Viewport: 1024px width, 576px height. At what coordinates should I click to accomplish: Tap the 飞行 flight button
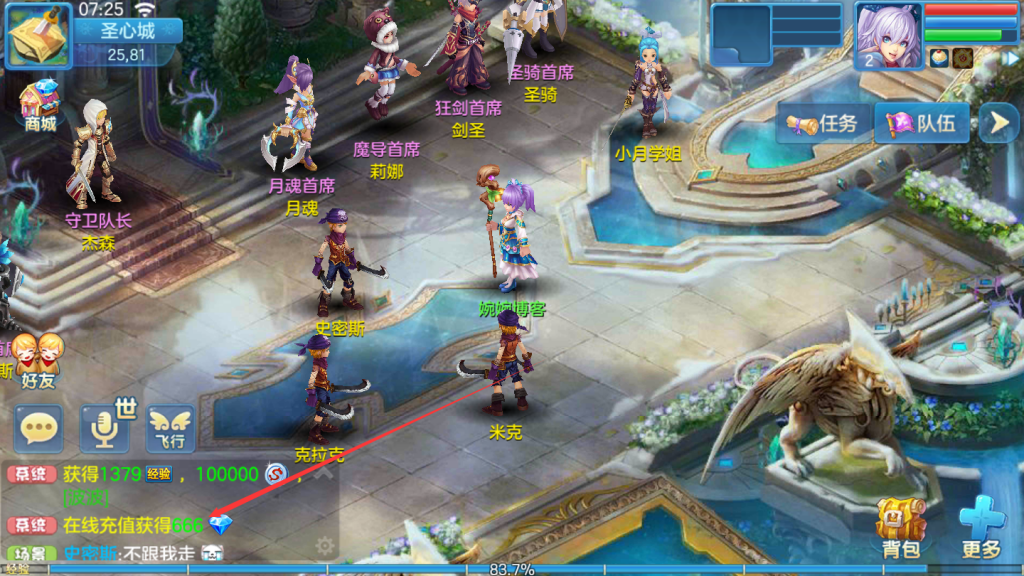170,429
